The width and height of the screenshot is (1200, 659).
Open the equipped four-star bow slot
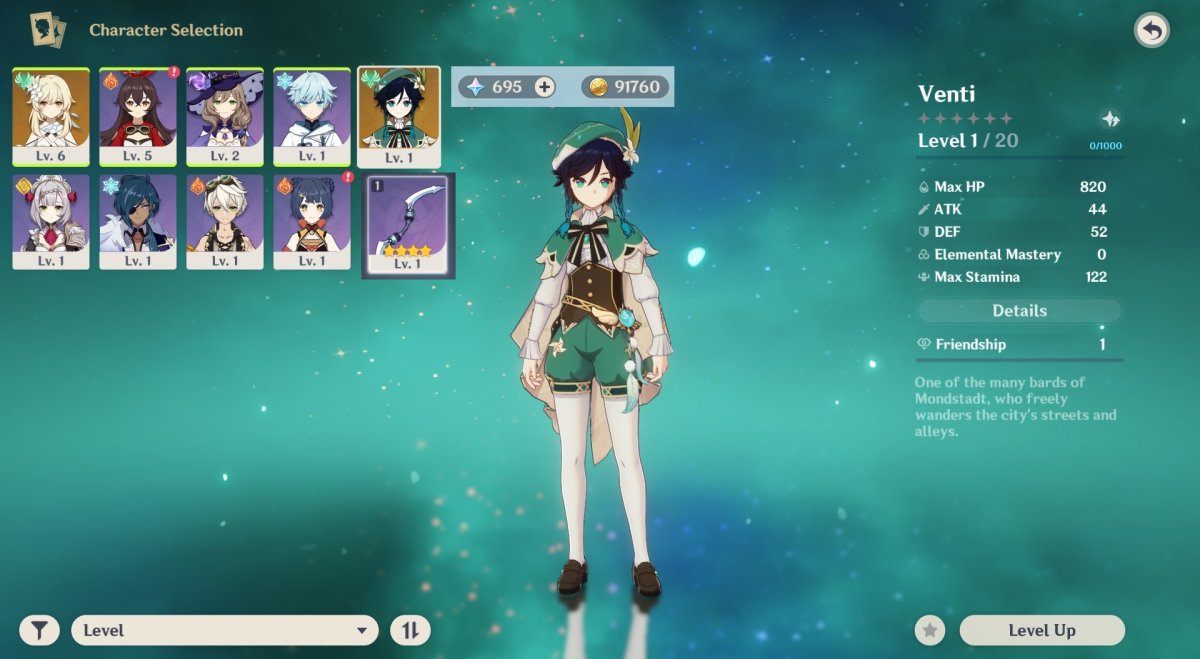tap(408, 225)
